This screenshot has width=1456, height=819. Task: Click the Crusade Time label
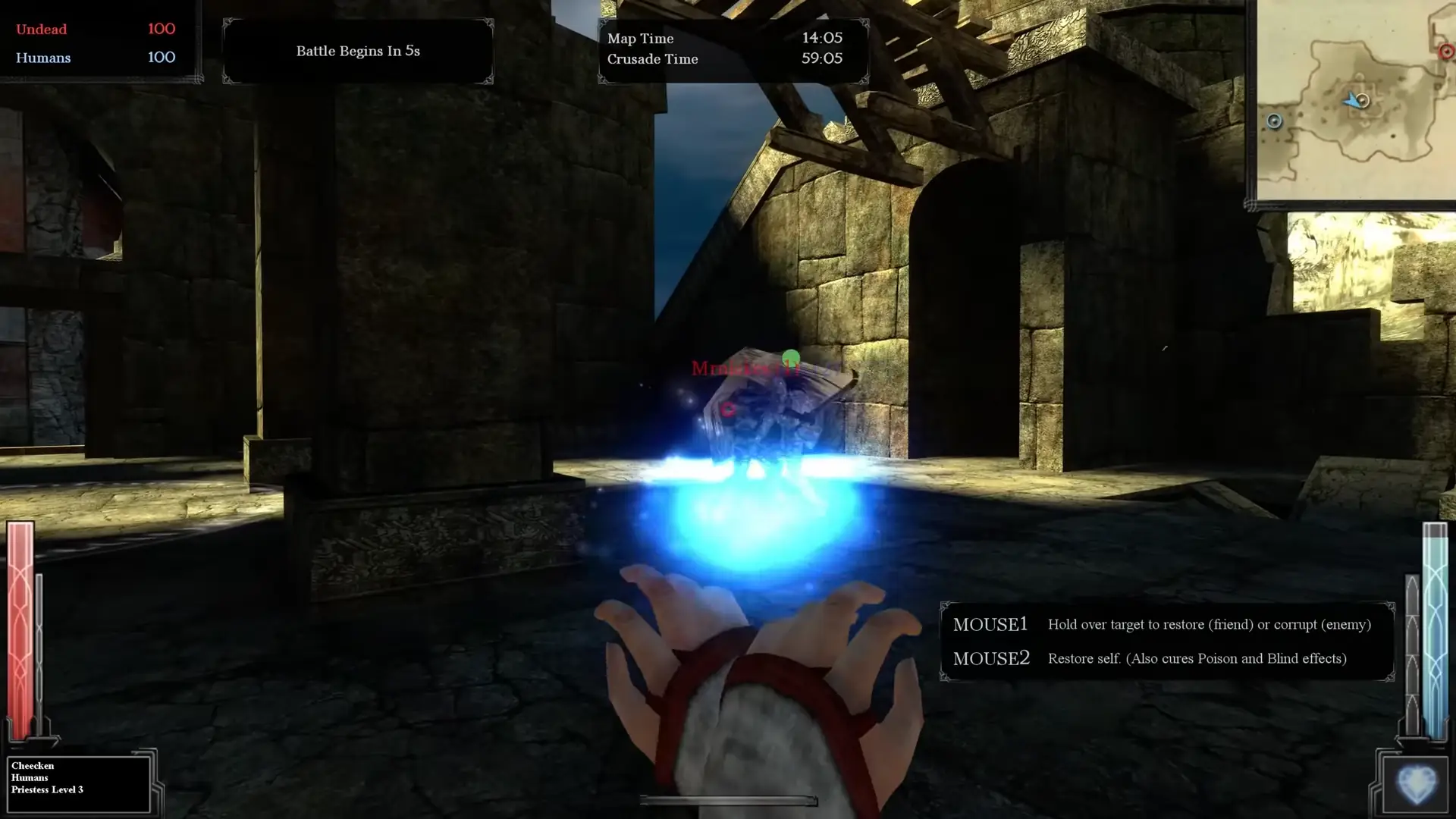[652, 59]
